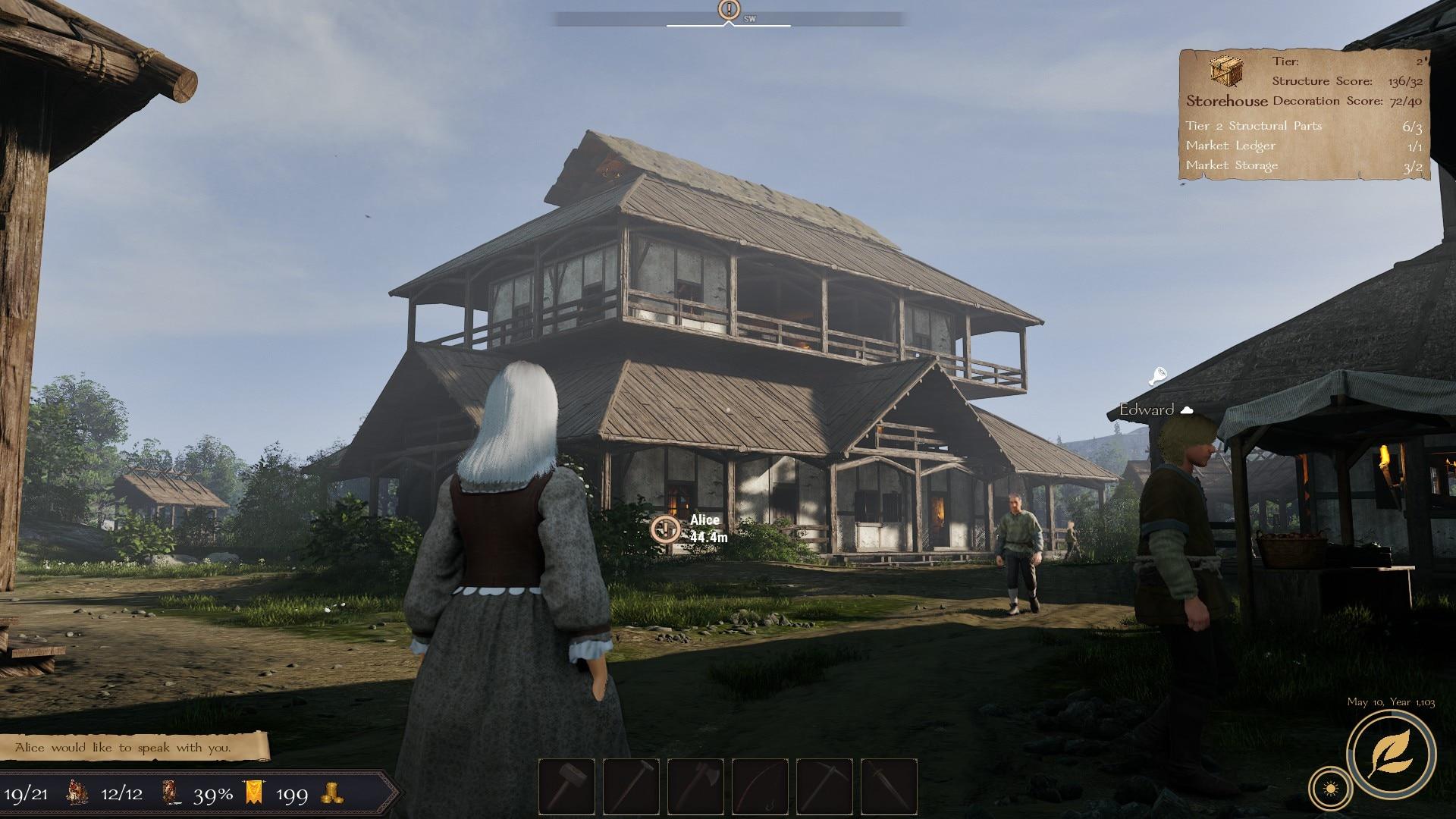The image size is (1456, 819).
Task: Open the Storehouse chest icon in tracker
Action: pos(1225,73)
